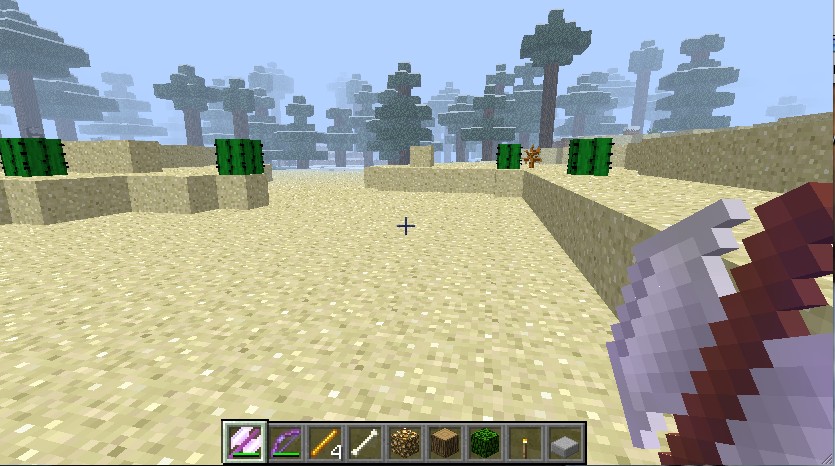Viewport: 835px width, 466px height.
Task: Select the torch hotbar slot
Action: pos(524,441)
